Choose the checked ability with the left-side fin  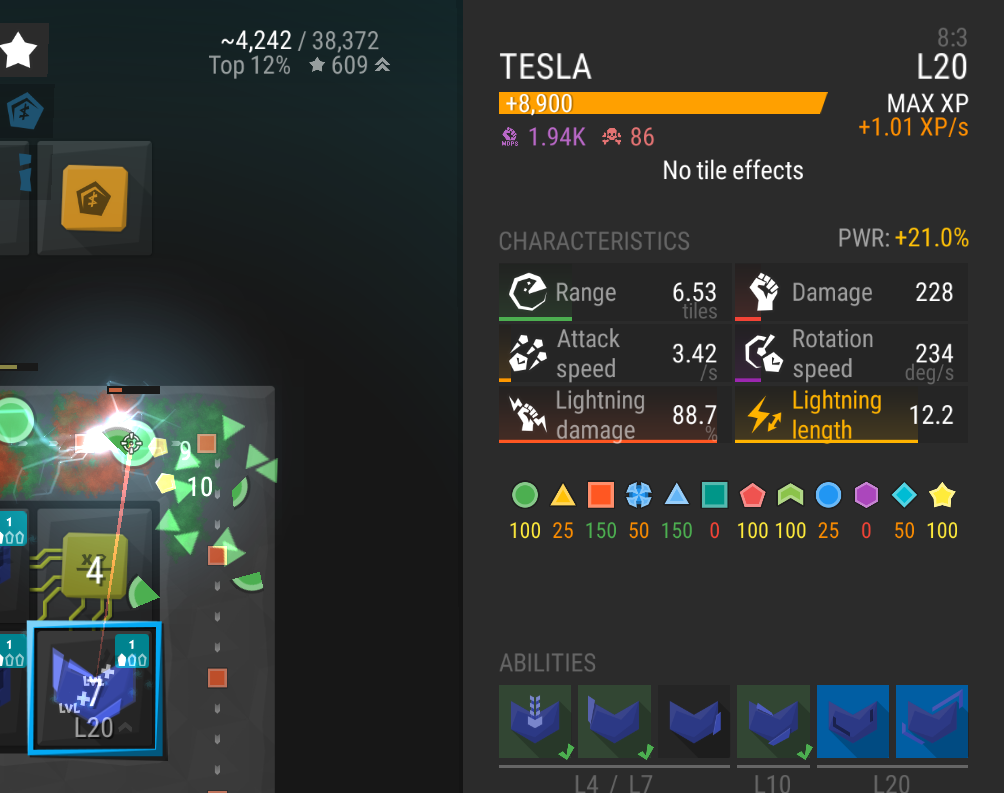coord(614,721)
